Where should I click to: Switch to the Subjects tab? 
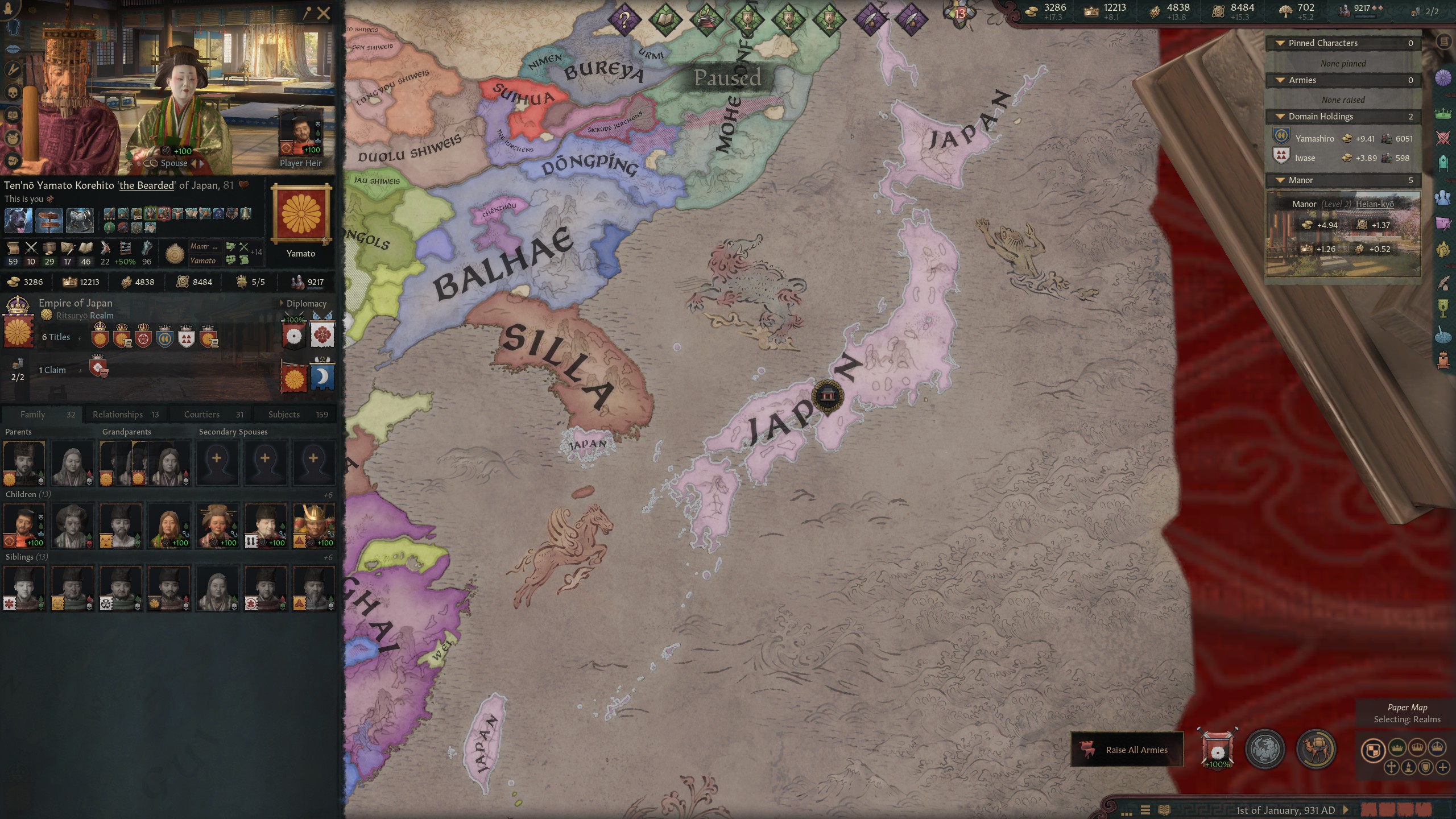click(x=283, y=414)
